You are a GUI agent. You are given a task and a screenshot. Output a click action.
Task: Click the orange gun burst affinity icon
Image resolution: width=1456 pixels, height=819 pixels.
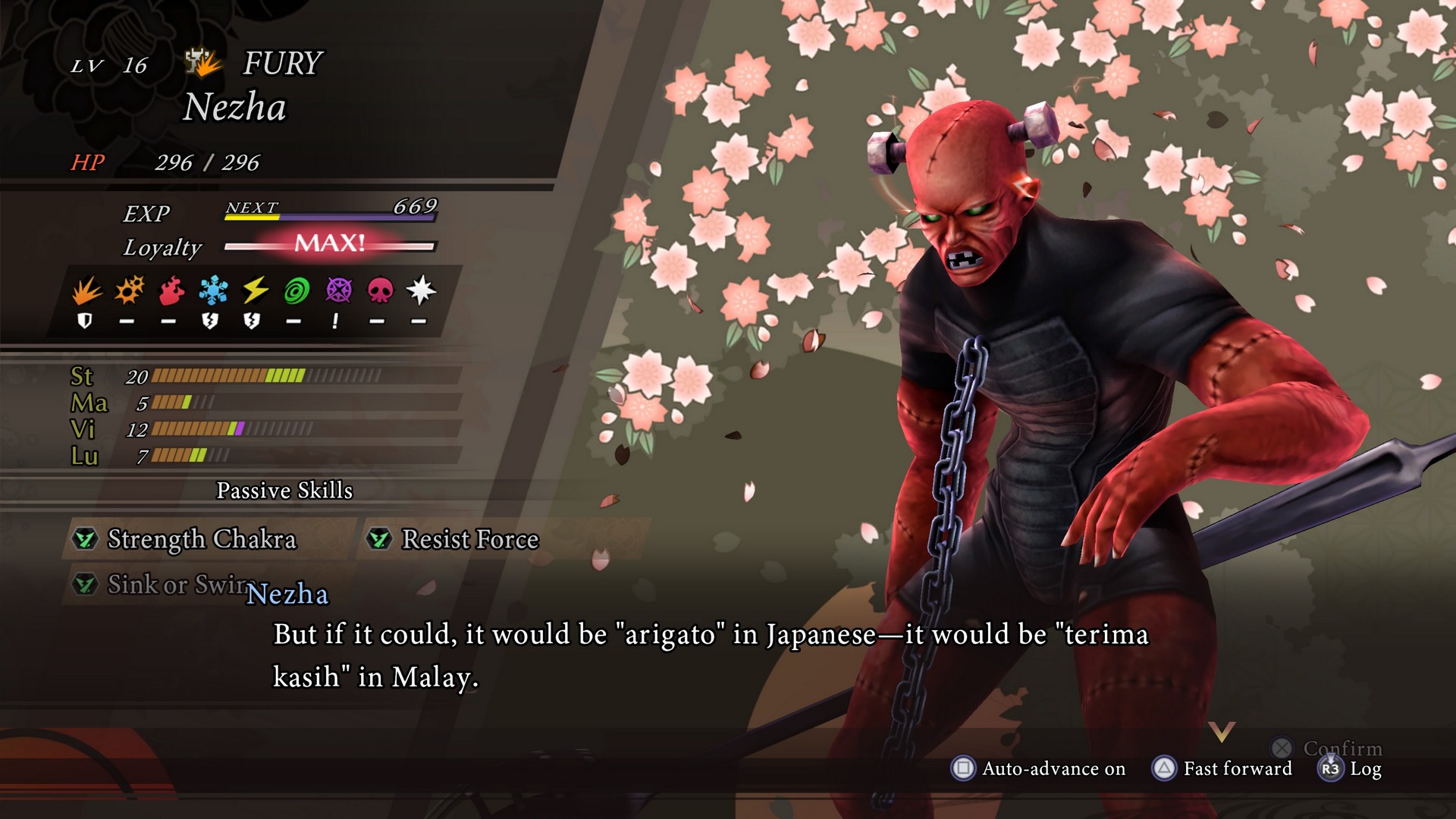129,290
